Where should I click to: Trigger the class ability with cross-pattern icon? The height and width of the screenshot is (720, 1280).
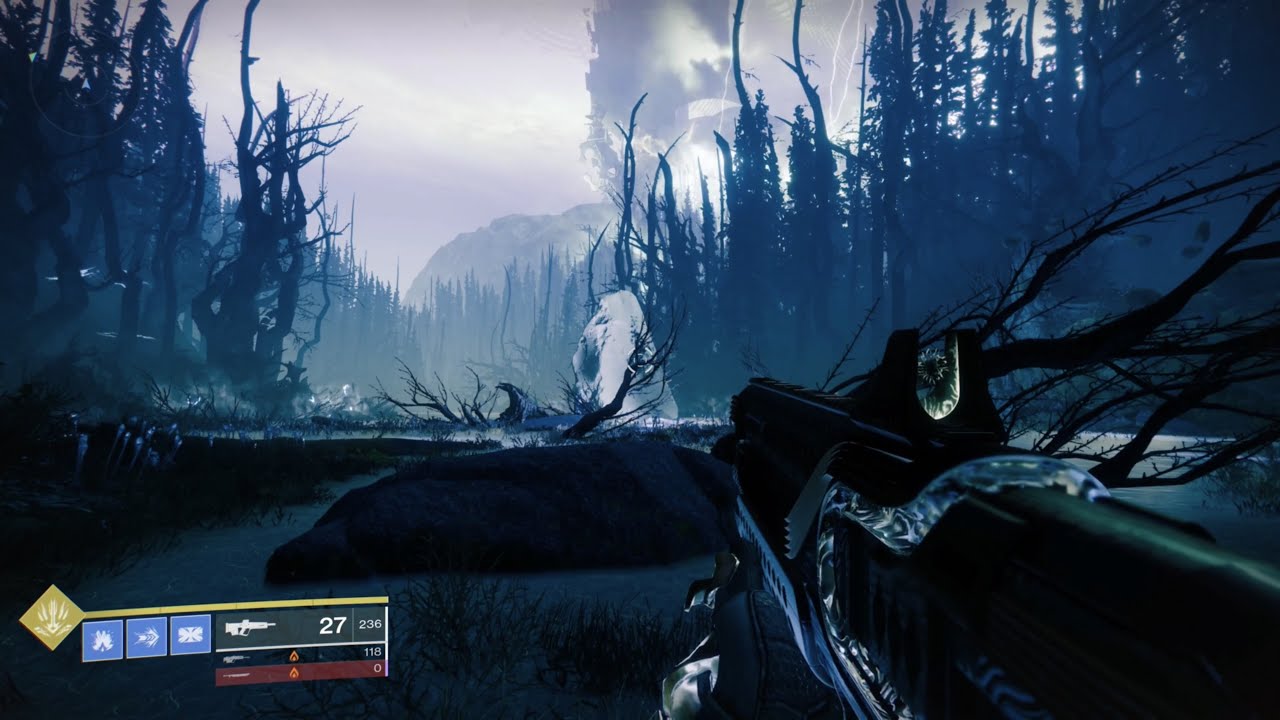190,636
